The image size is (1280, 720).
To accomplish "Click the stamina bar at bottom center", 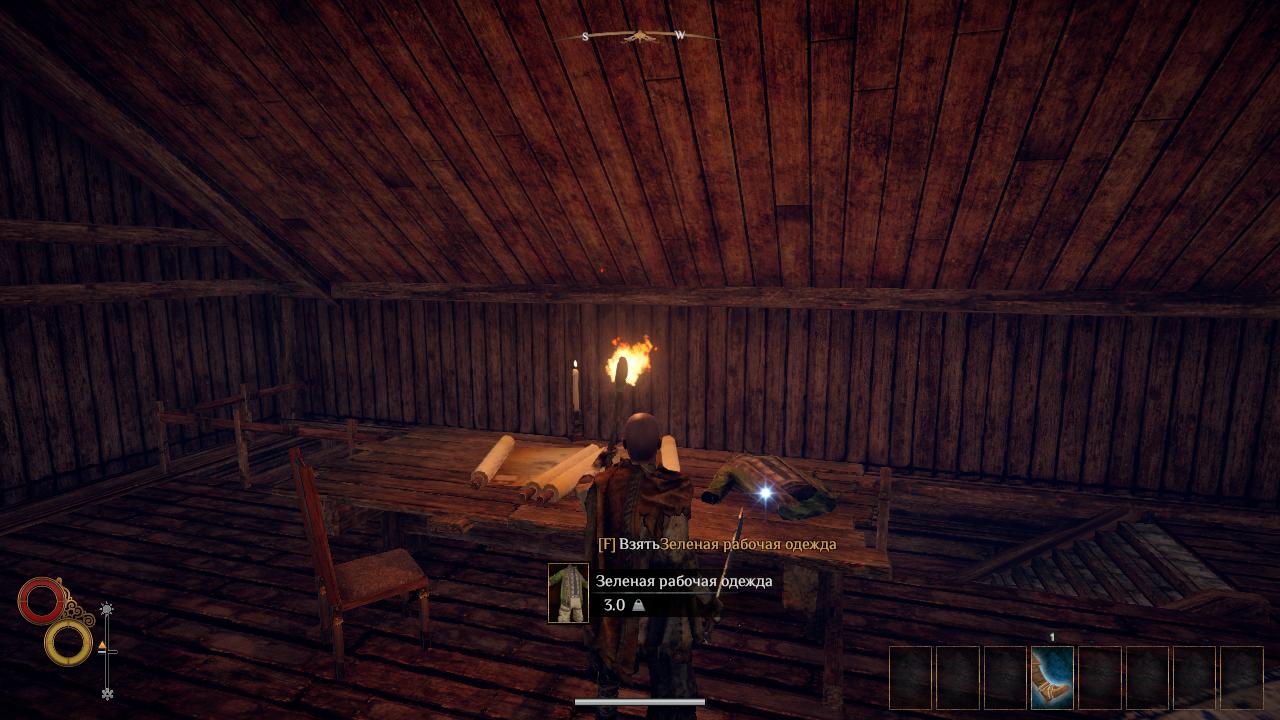I will click(x=640, y=702).
